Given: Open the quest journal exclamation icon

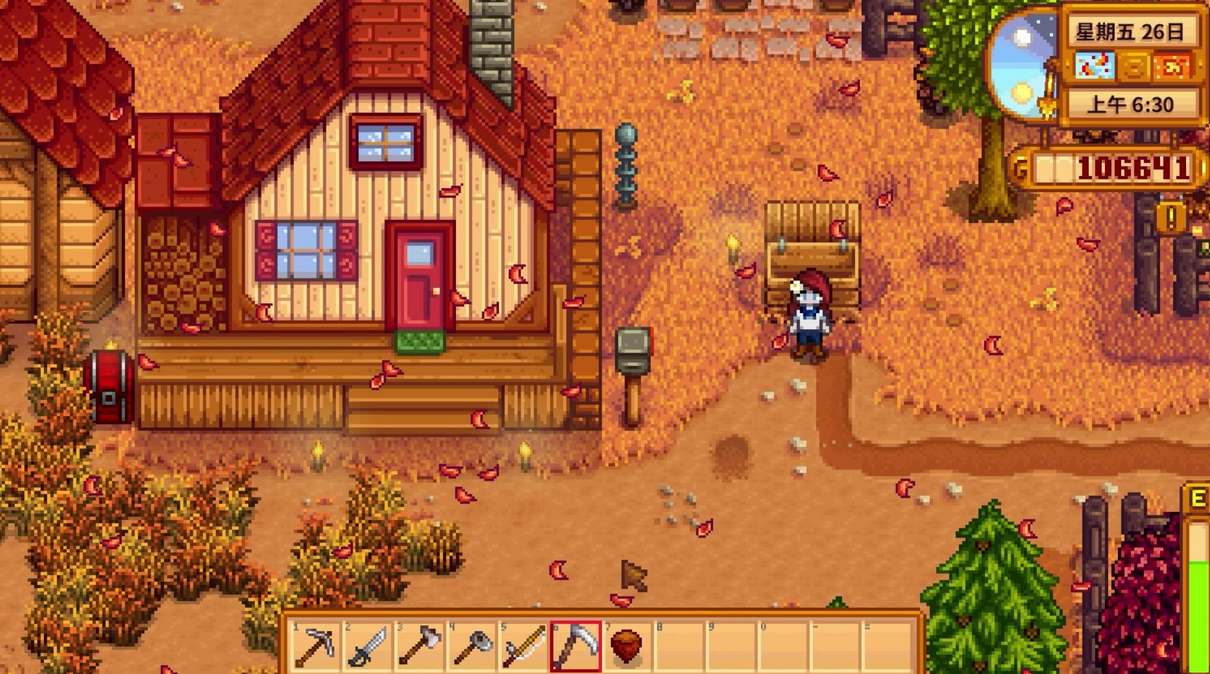Looking at the screenshot, I should pos(1170,217).
